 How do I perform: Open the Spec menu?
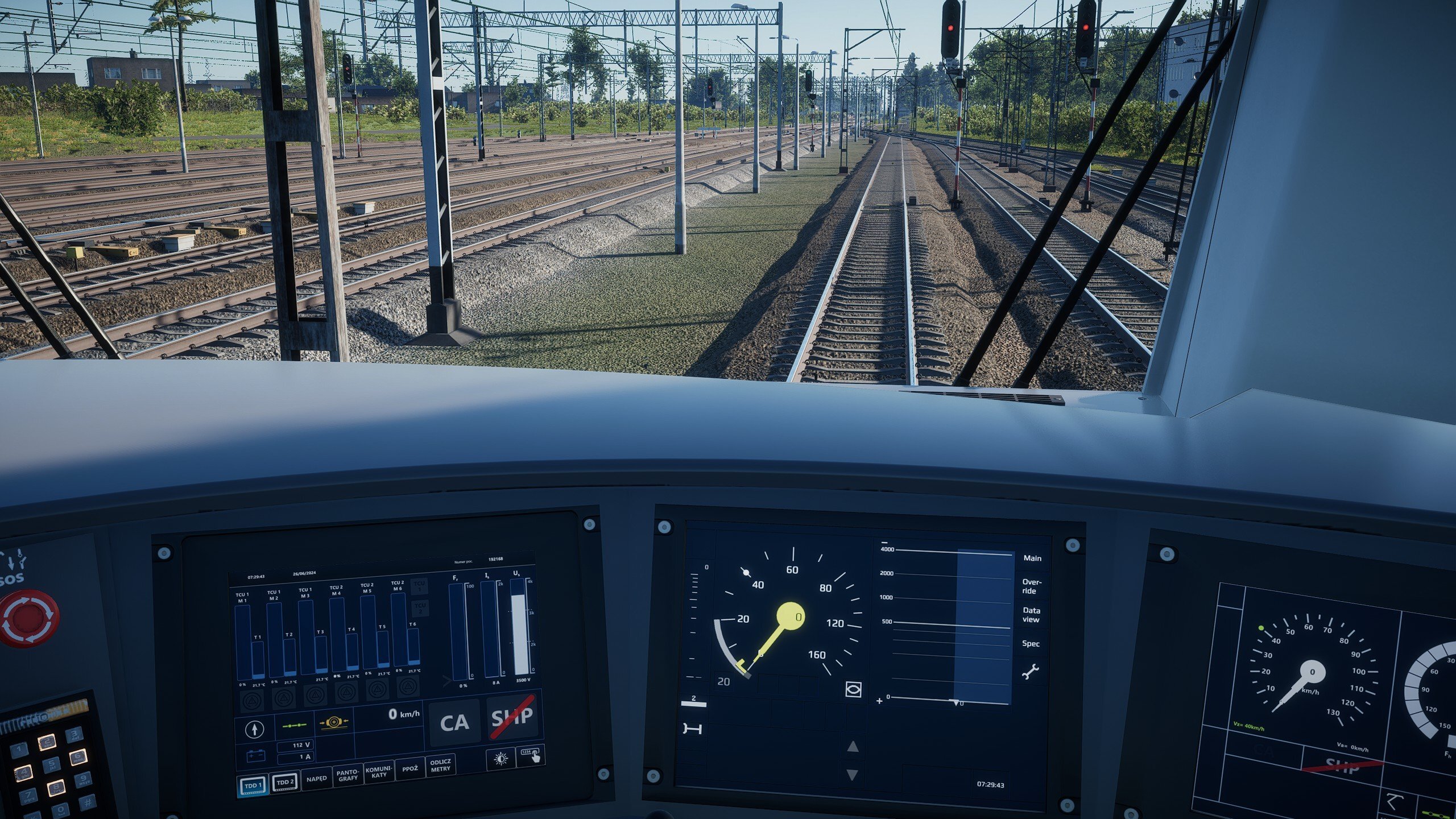point(1031,644)
